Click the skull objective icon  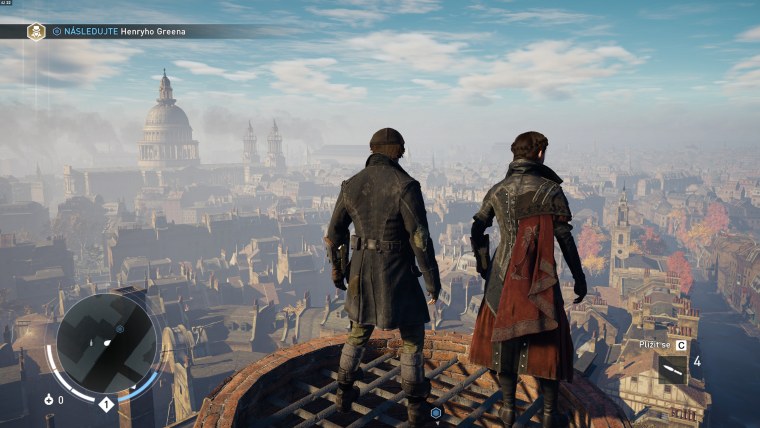tap(36, 31)
